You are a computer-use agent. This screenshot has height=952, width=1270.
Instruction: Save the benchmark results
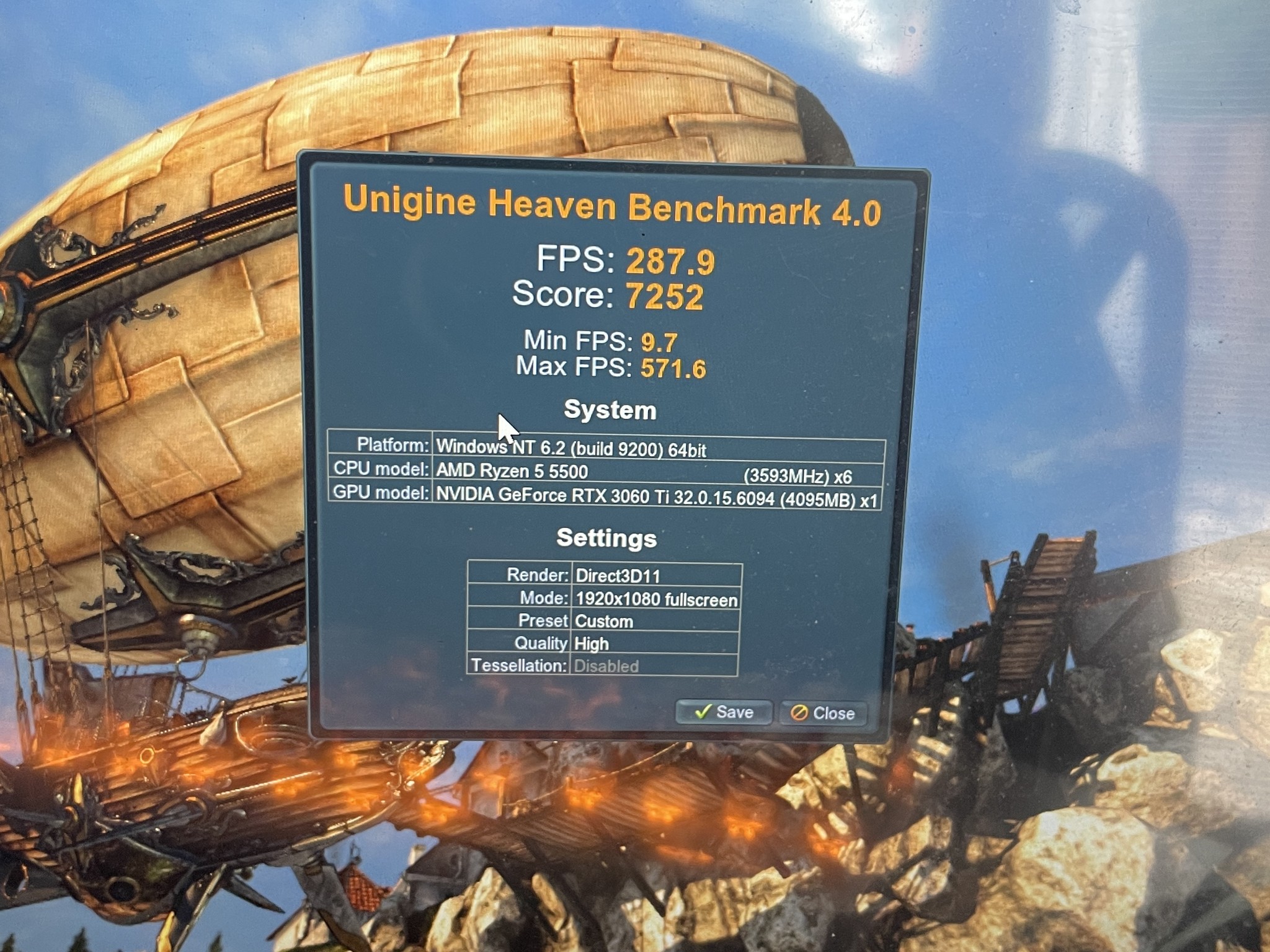(724, 712)
